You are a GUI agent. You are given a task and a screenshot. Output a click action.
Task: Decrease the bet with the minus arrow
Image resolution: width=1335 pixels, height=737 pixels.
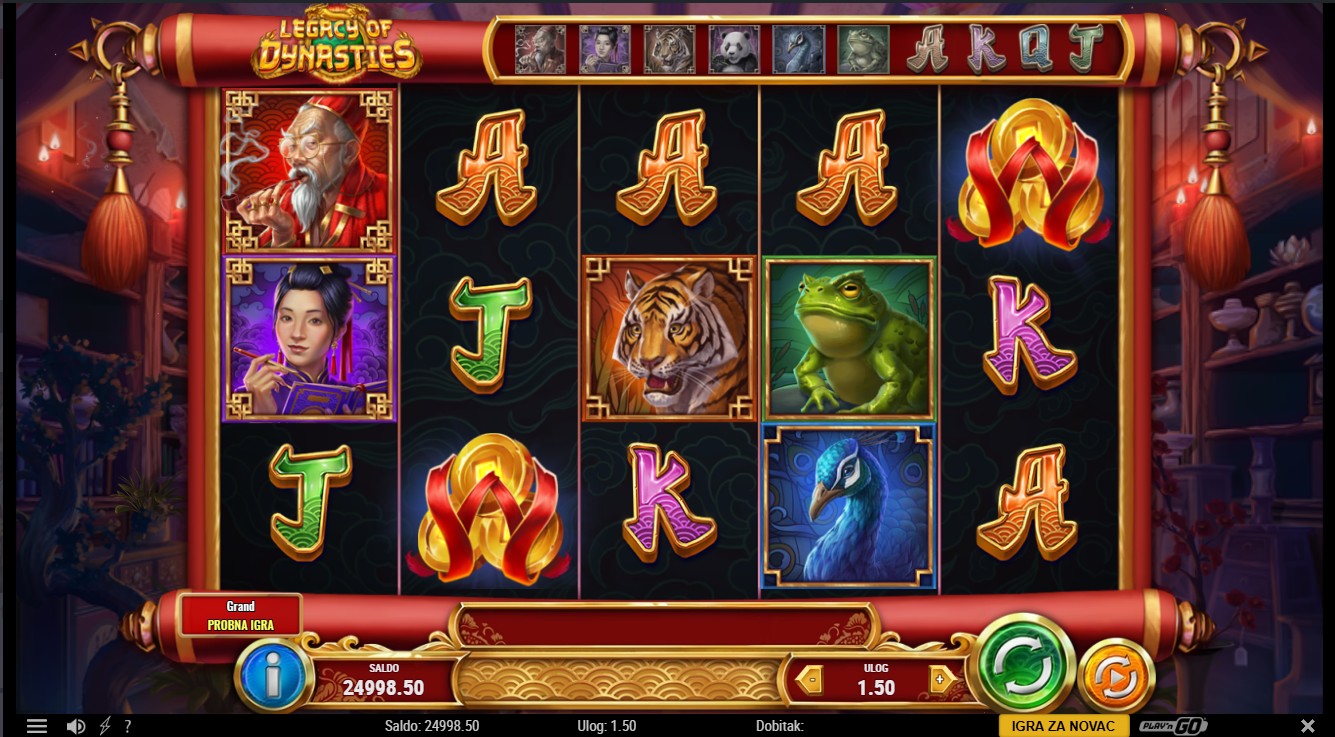coord(811,681)
